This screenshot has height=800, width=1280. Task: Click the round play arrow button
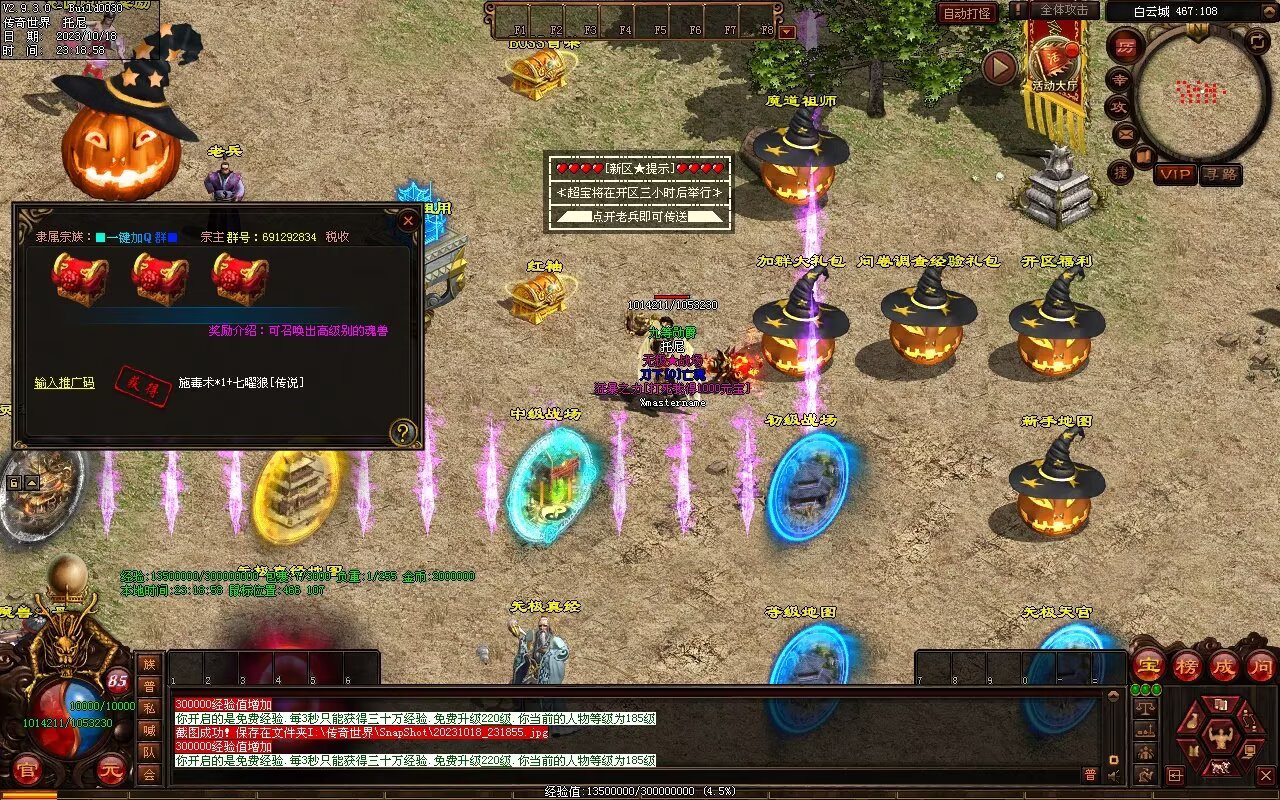click(999, 67)
